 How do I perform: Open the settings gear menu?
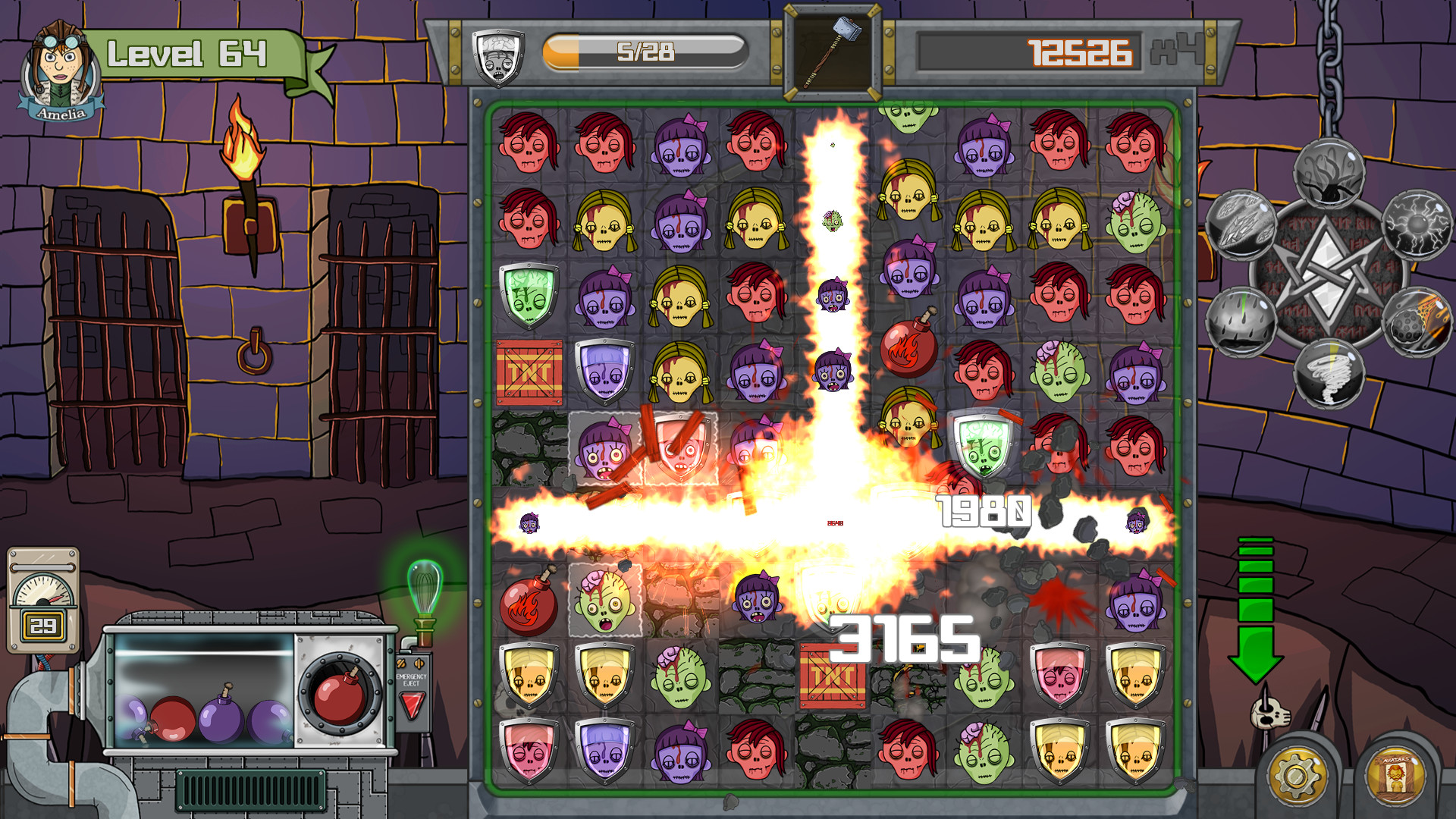point(1298,775)
